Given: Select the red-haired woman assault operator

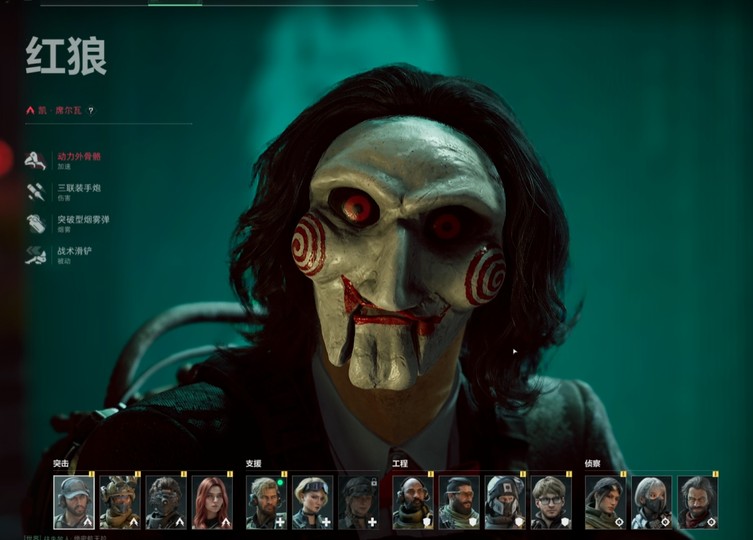Looking at the screenshot, I should [211, 501].
